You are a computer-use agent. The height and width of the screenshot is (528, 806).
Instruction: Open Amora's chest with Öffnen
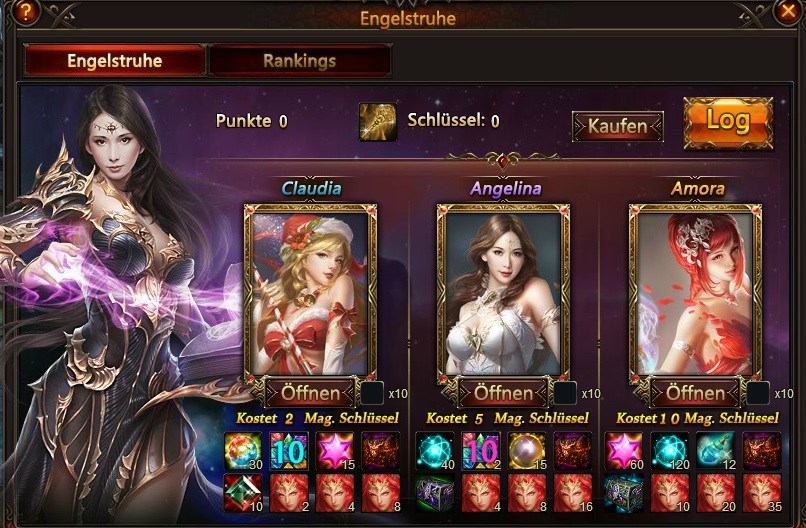694,392
